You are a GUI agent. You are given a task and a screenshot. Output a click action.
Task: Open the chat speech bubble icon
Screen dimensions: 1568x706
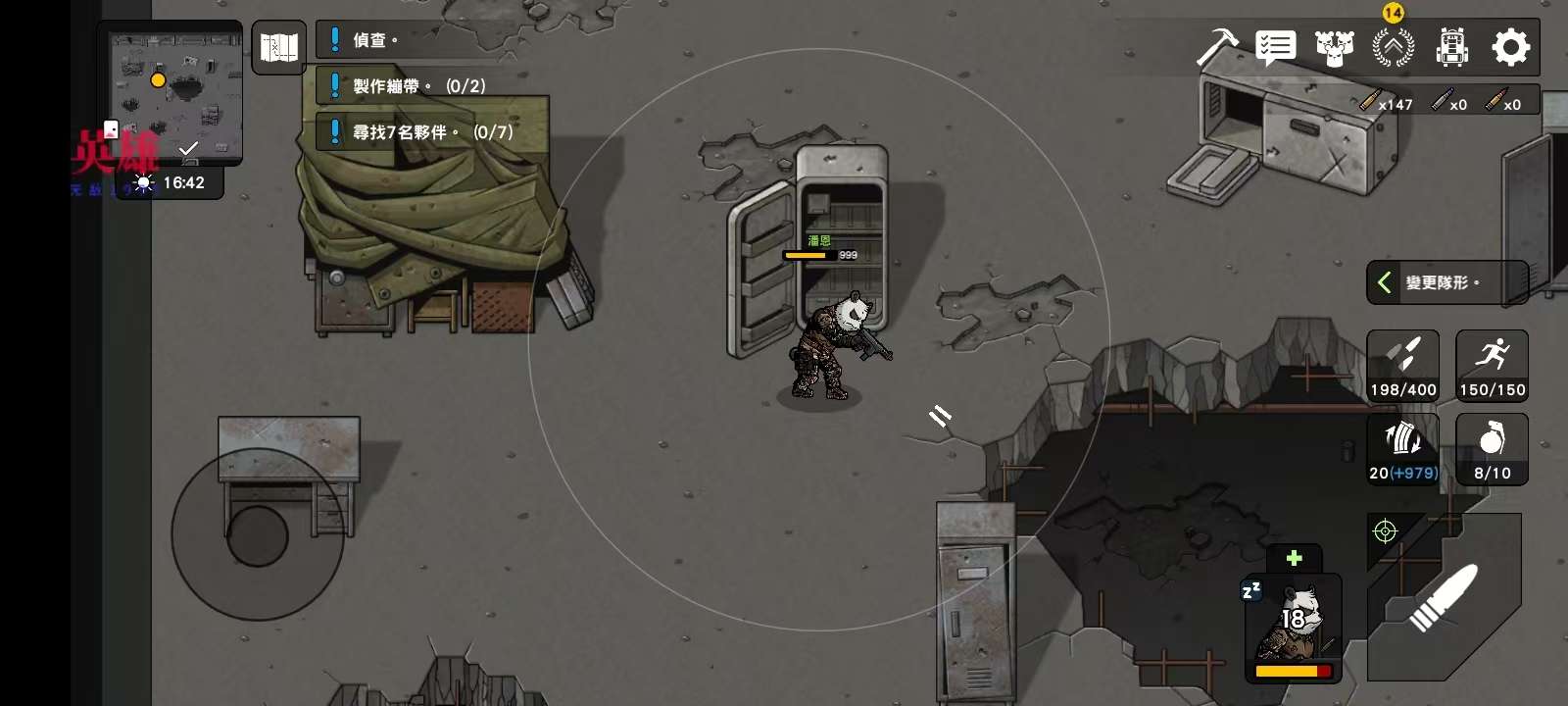1275,47
